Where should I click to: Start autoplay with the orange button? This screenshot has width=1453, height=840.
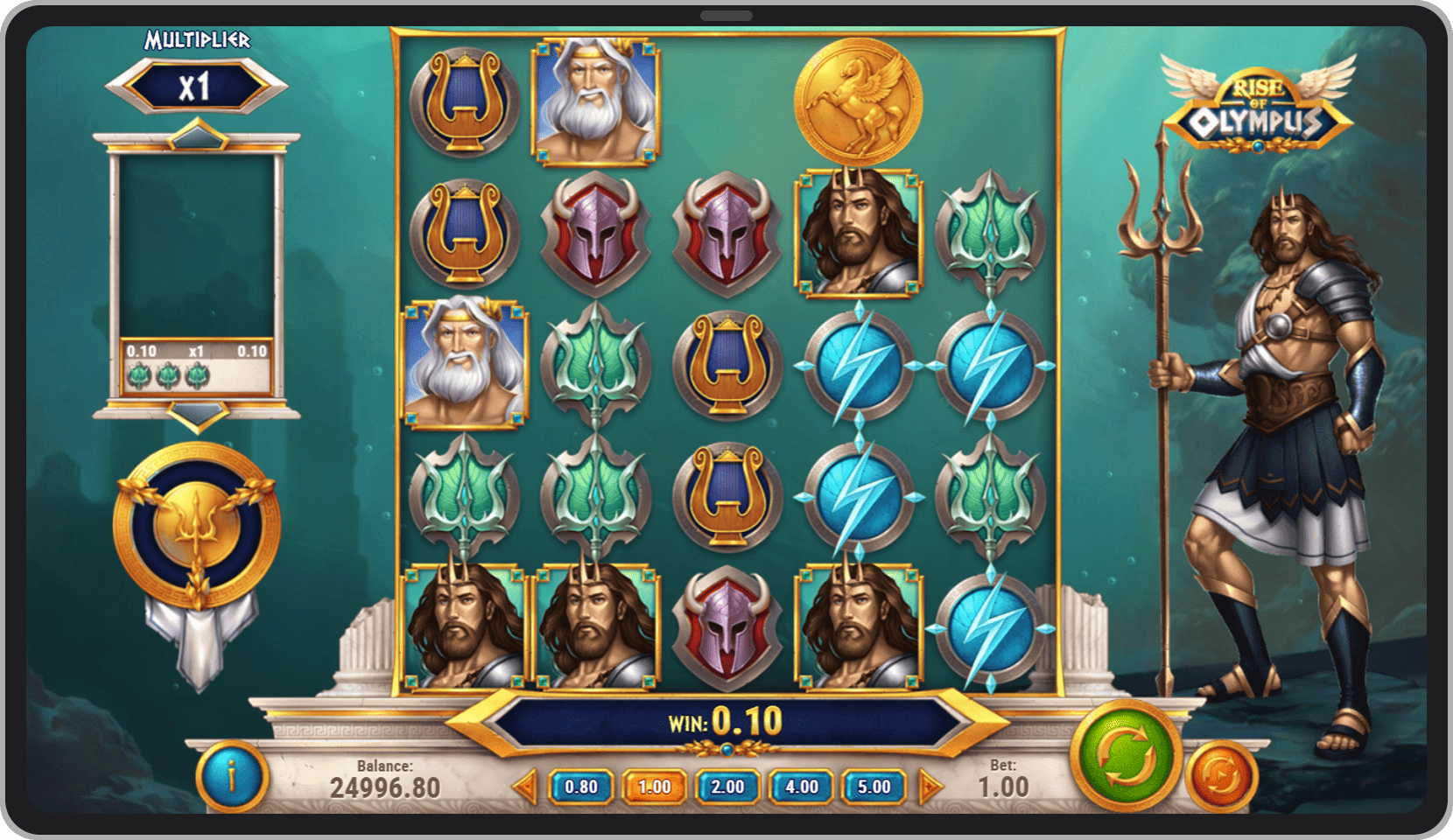tap(1221, 775)
